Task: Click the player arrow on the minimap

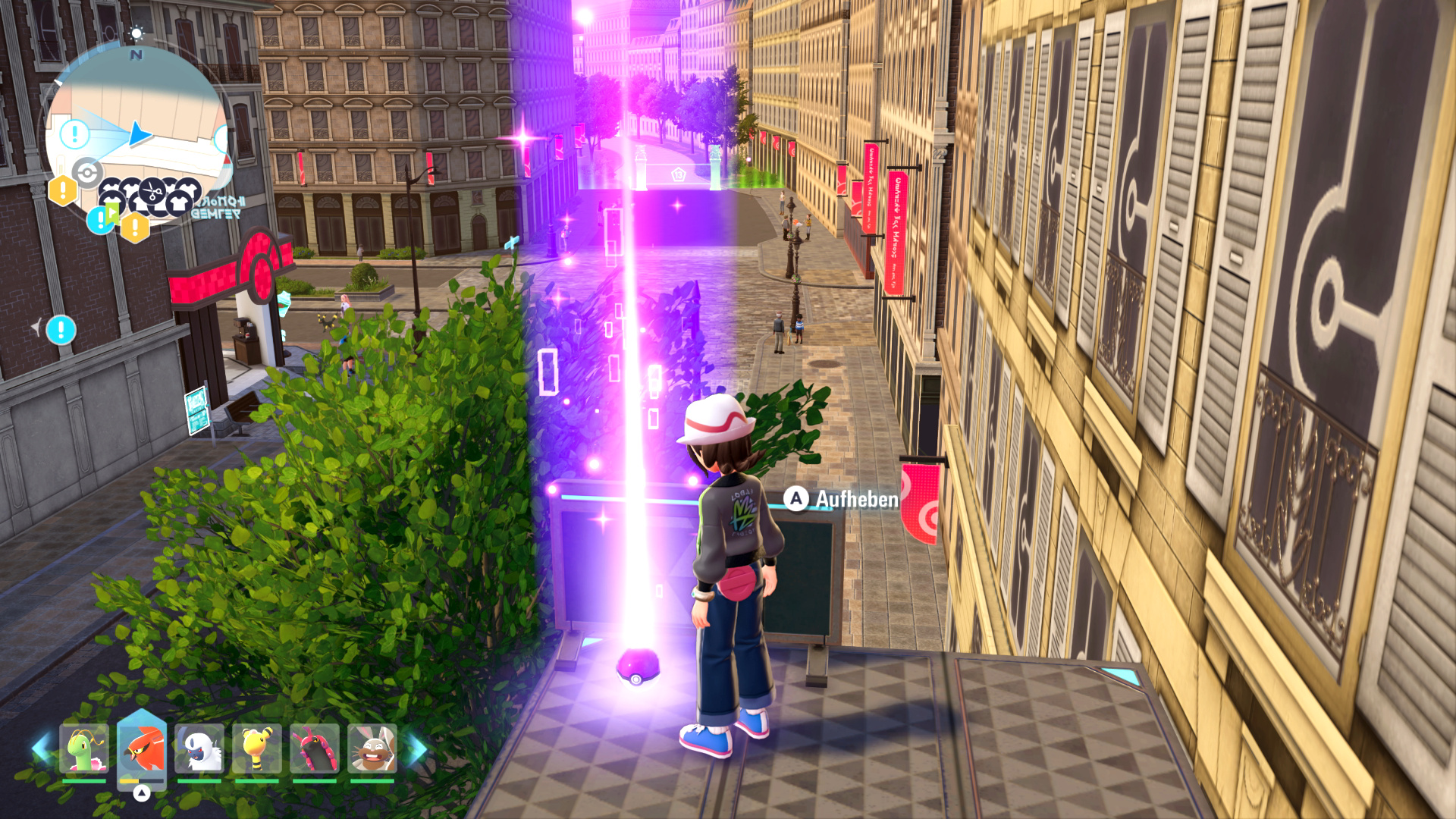Action: click(140, 134)
